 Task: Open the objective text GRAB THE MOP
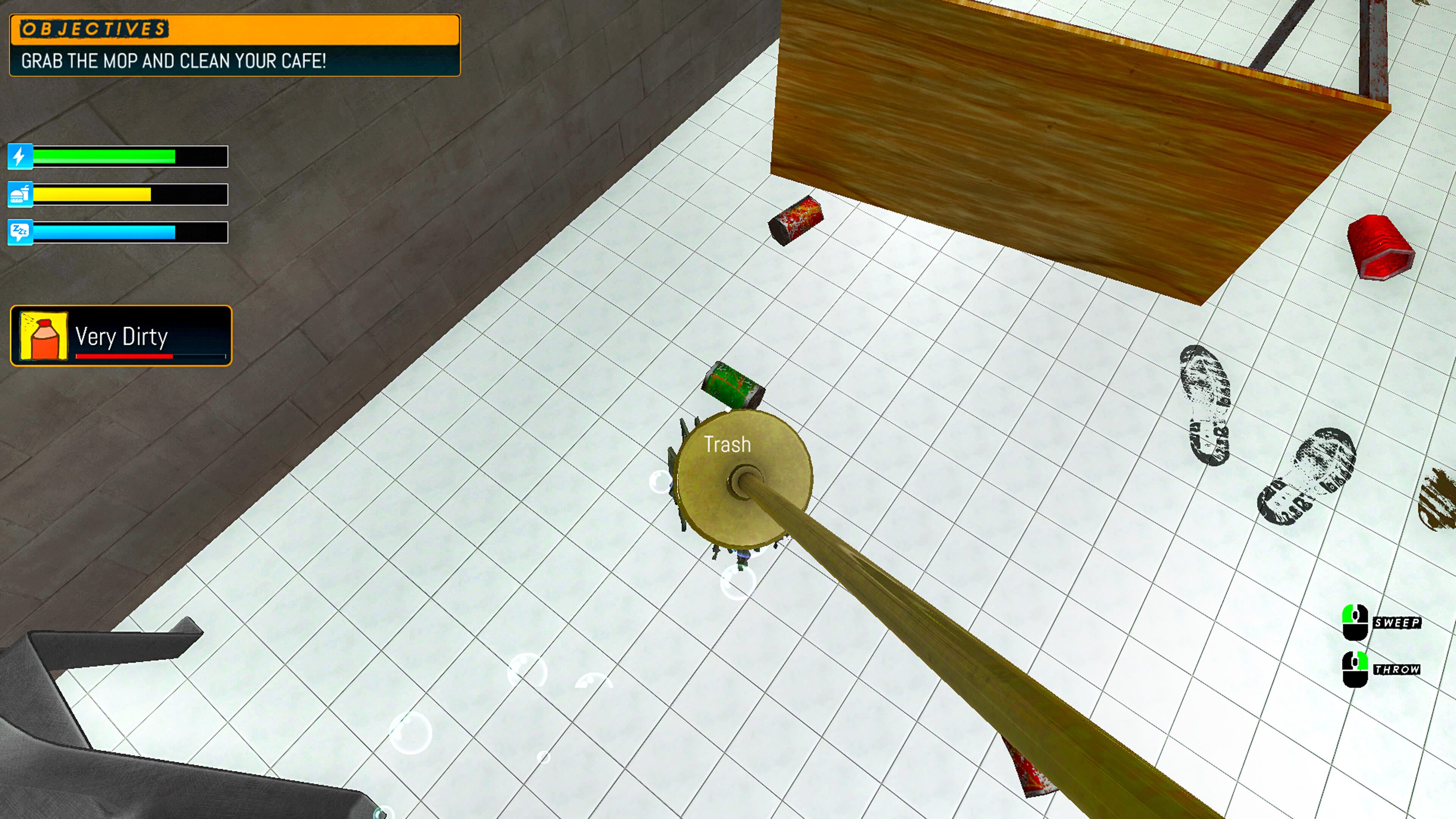tap(173, 63)
